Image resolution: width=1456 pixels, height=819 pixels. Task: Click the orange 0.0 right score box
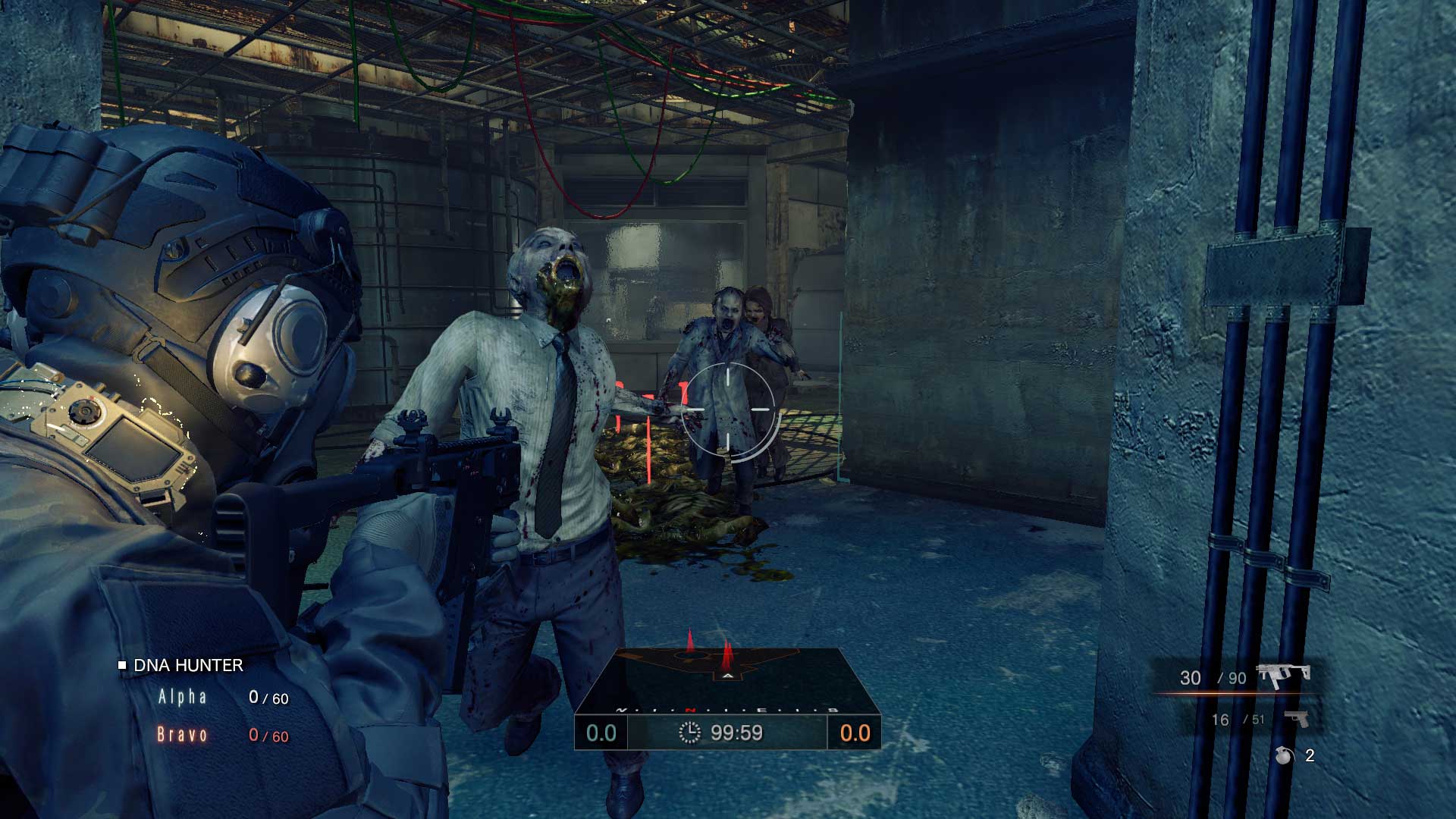pyautogui.click(x=856, y=733)
